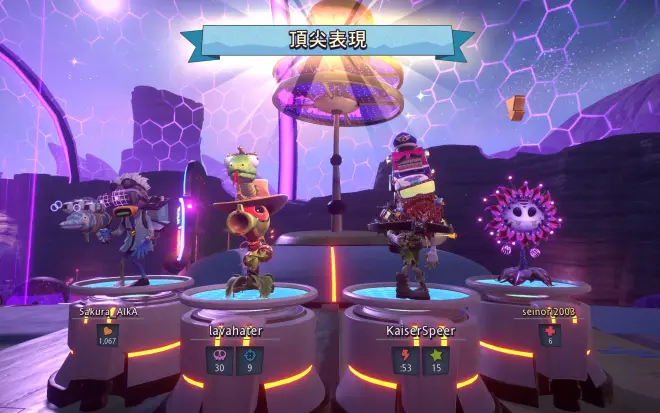Screen dimensions: 660x413
Task: Click Sakura_AIKA's orange award icon
Action: tap(108, 331)
